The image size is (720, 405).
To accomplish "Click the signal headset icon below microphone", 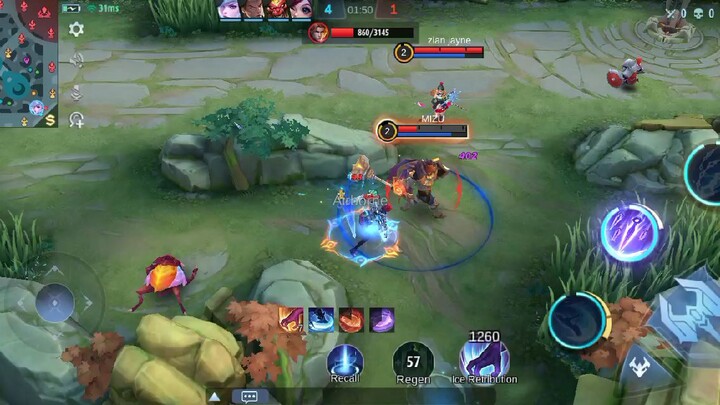I will (x=76, y=120).
